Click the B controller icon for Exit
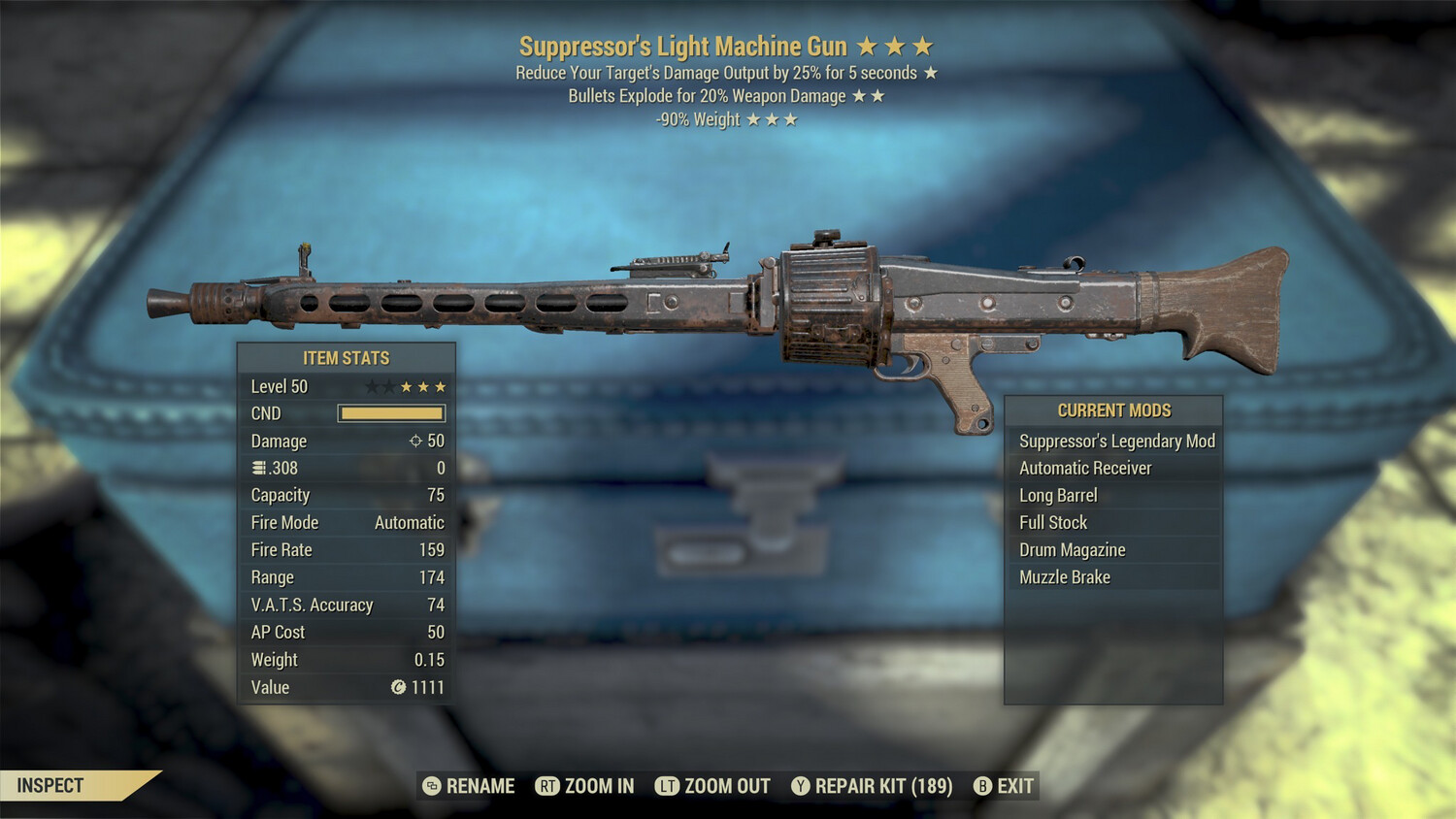The width and height of the screenshot is (1456, 819). point(982,786)
